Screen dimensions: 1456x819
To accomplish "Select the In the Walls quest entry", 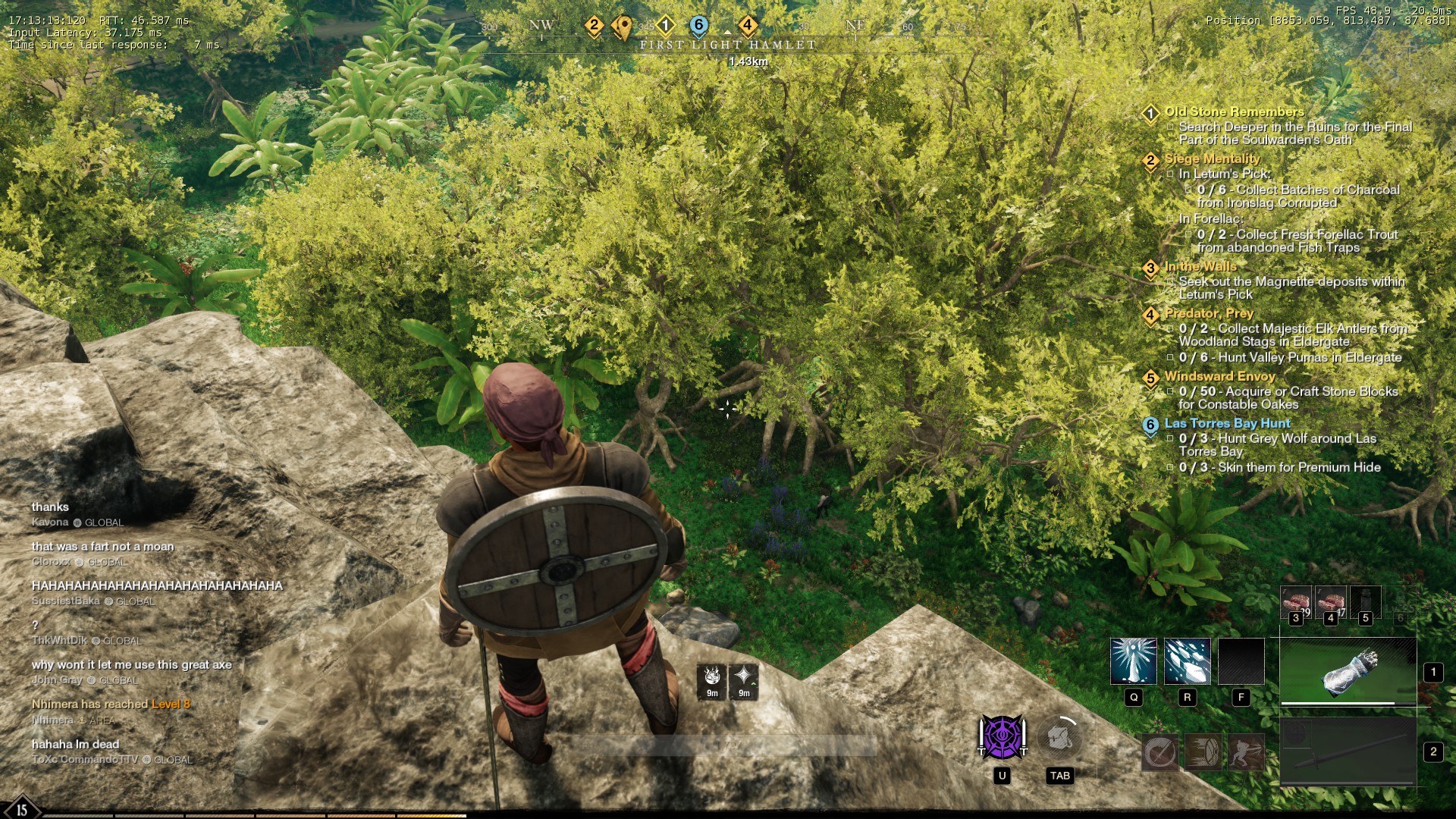I will pyautogui.click(x=1200, y=267).
